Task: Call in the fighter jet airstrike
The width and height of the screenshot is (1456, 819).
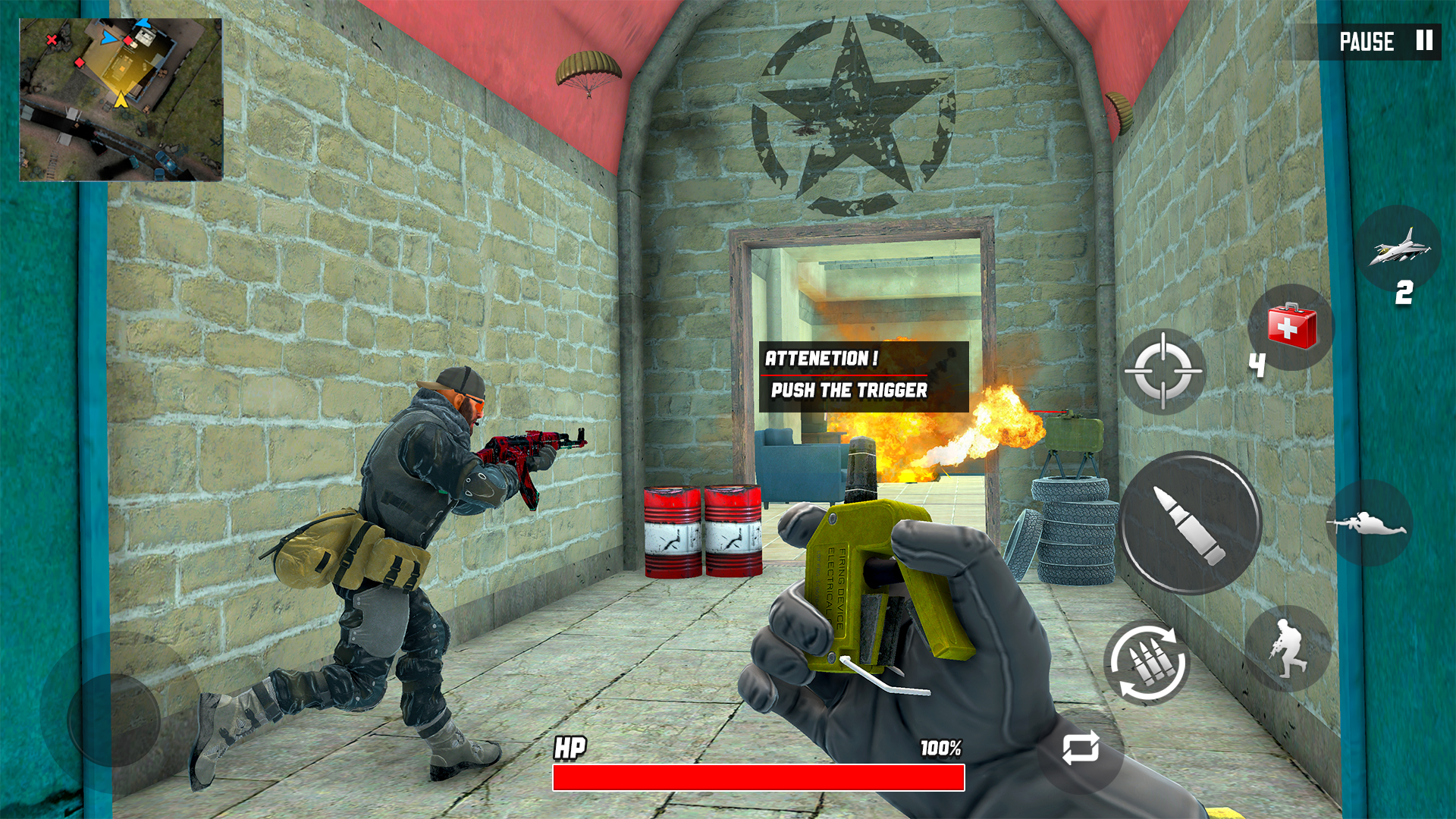Action: (1399, 247)
